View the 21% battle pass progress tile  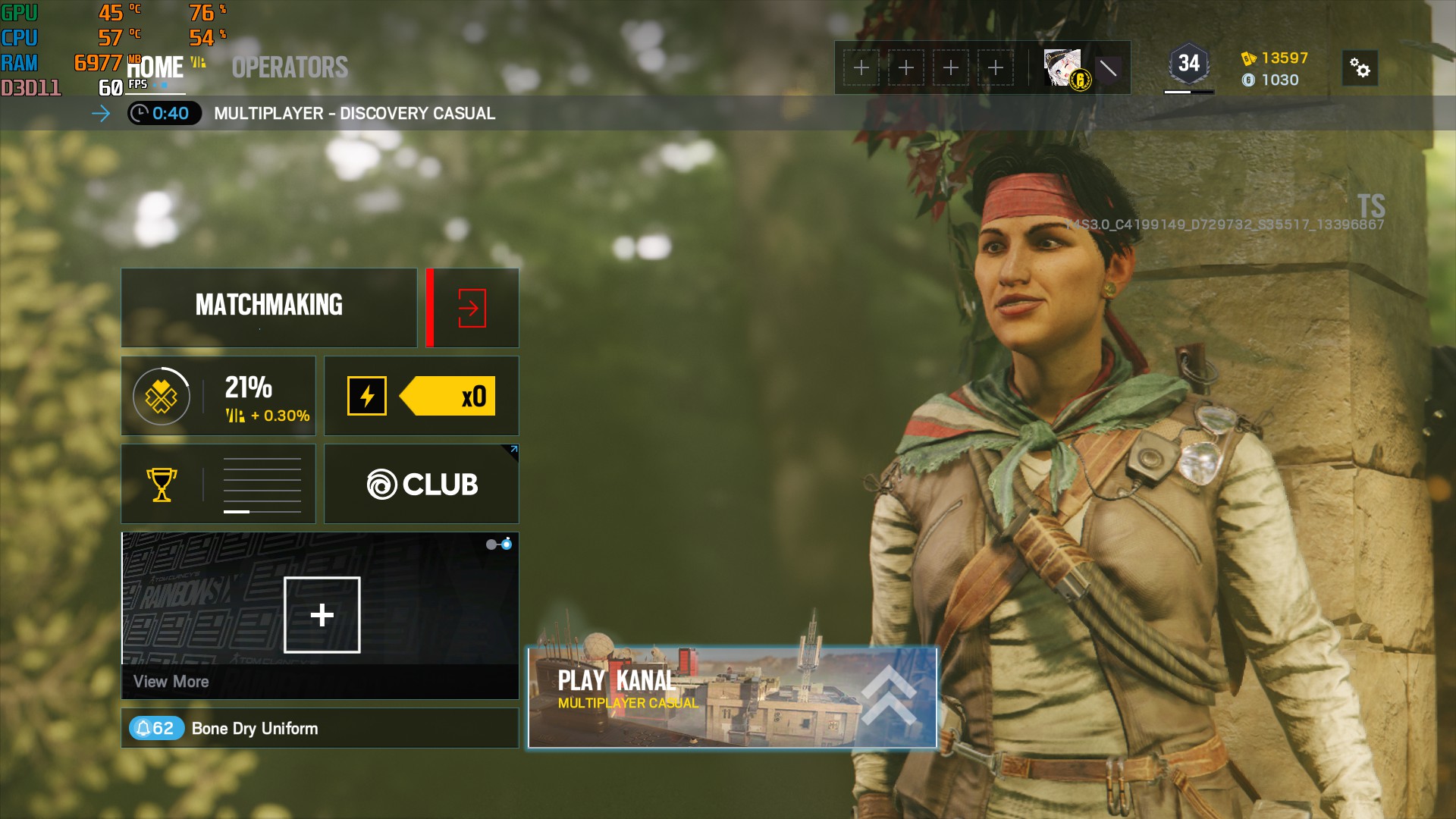(x=218, y=396)
